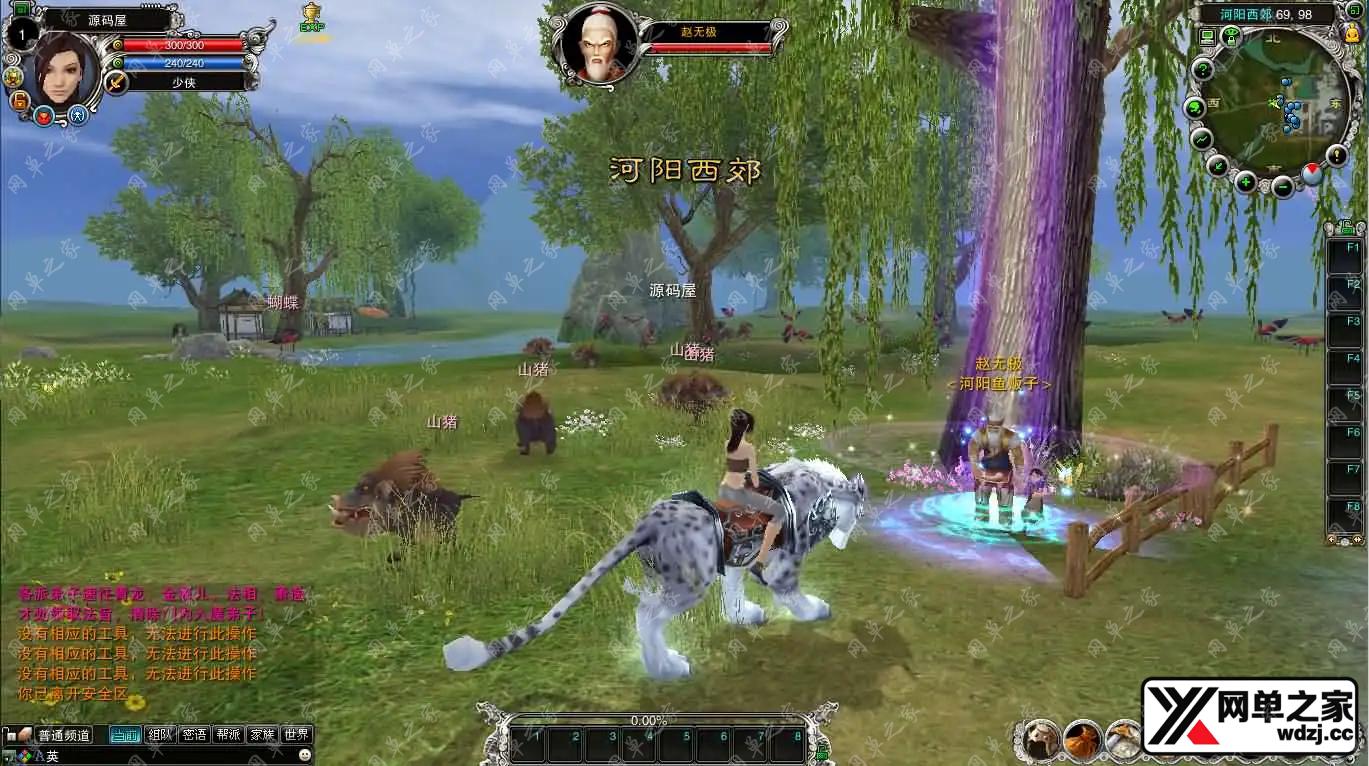Viewport: 1369px width, 766px height.
Task: Click the yellow exclamation button on the minimap
Action: click(1337, 154)
